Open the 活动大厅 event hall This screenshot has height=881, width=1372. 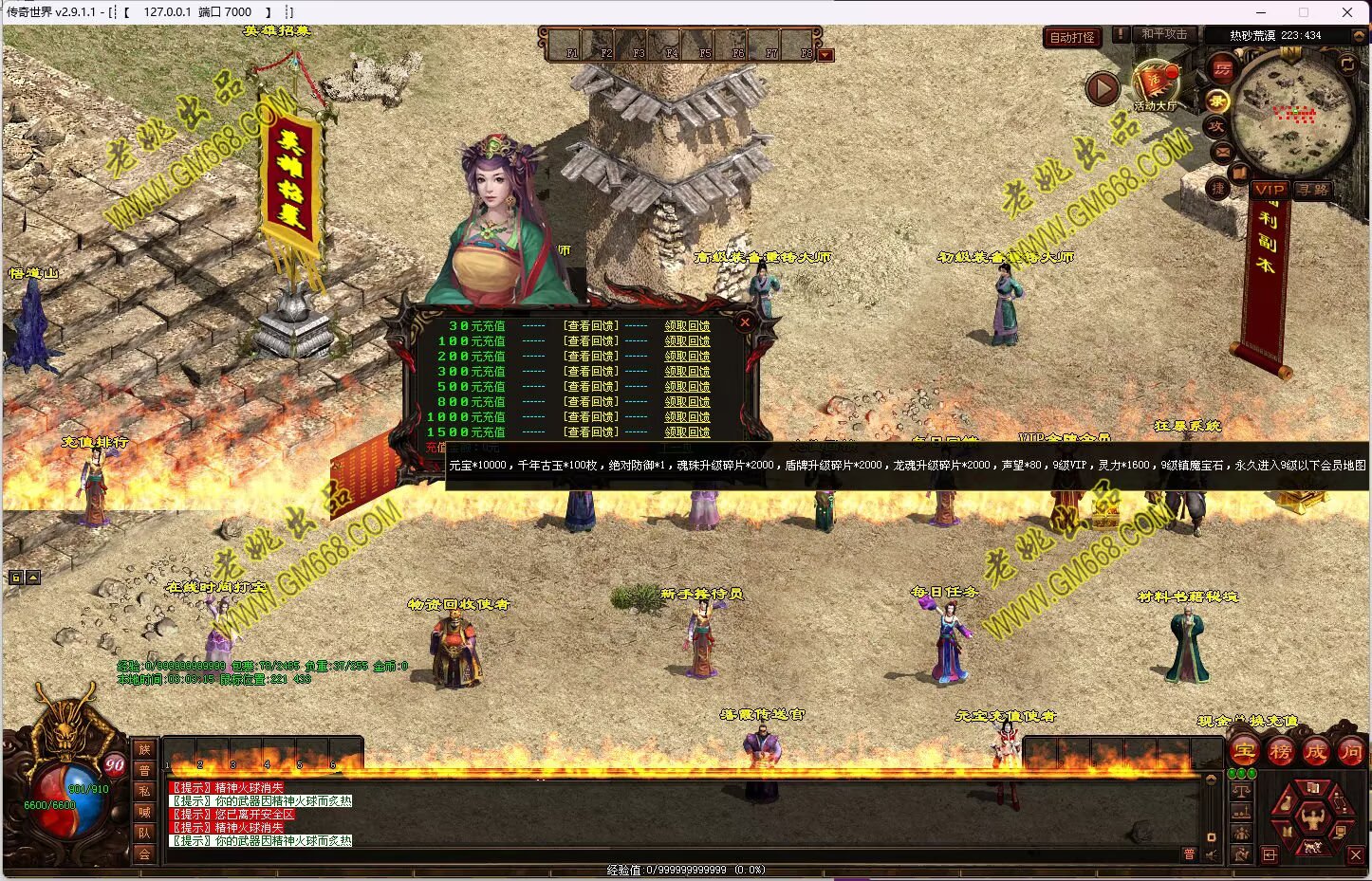[1155, 85]
